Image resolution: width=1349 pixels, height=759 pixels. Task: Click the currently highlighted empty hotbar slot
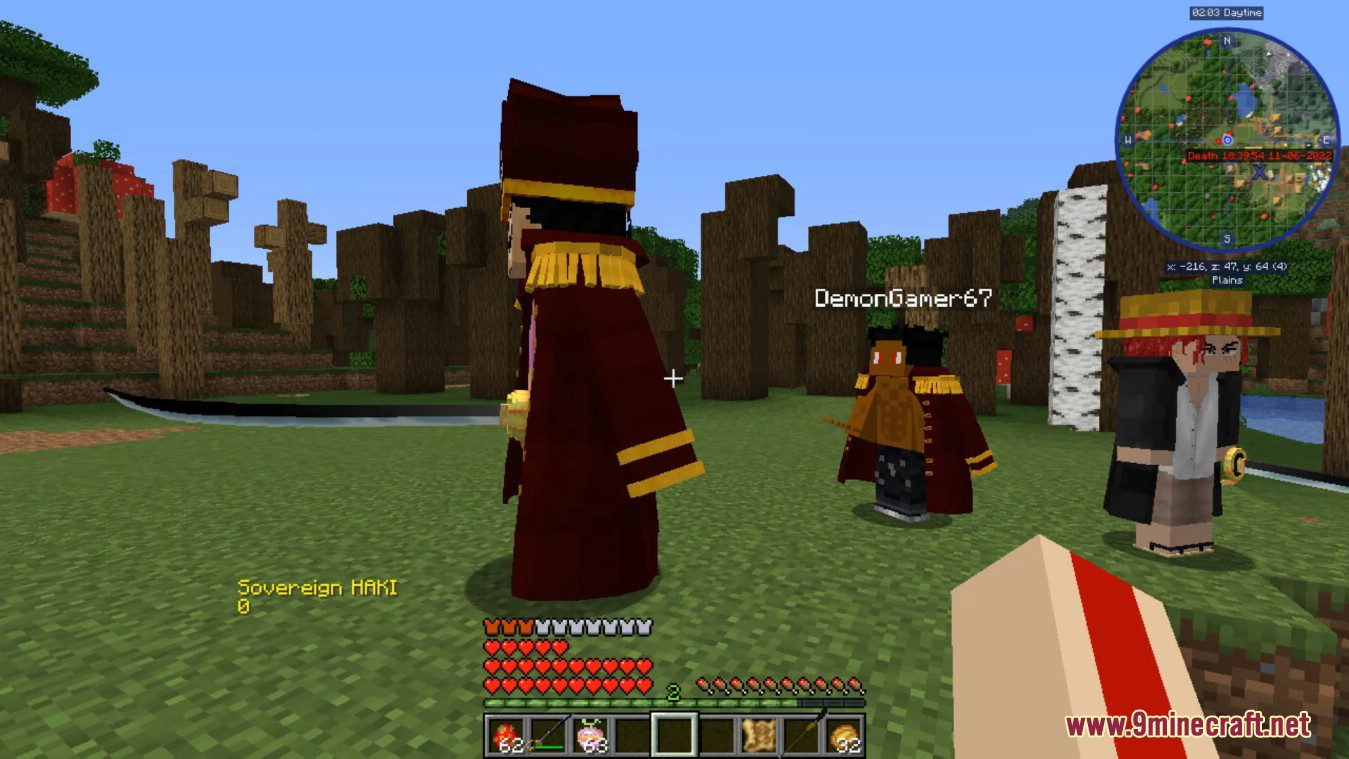(x=674, y=733)
